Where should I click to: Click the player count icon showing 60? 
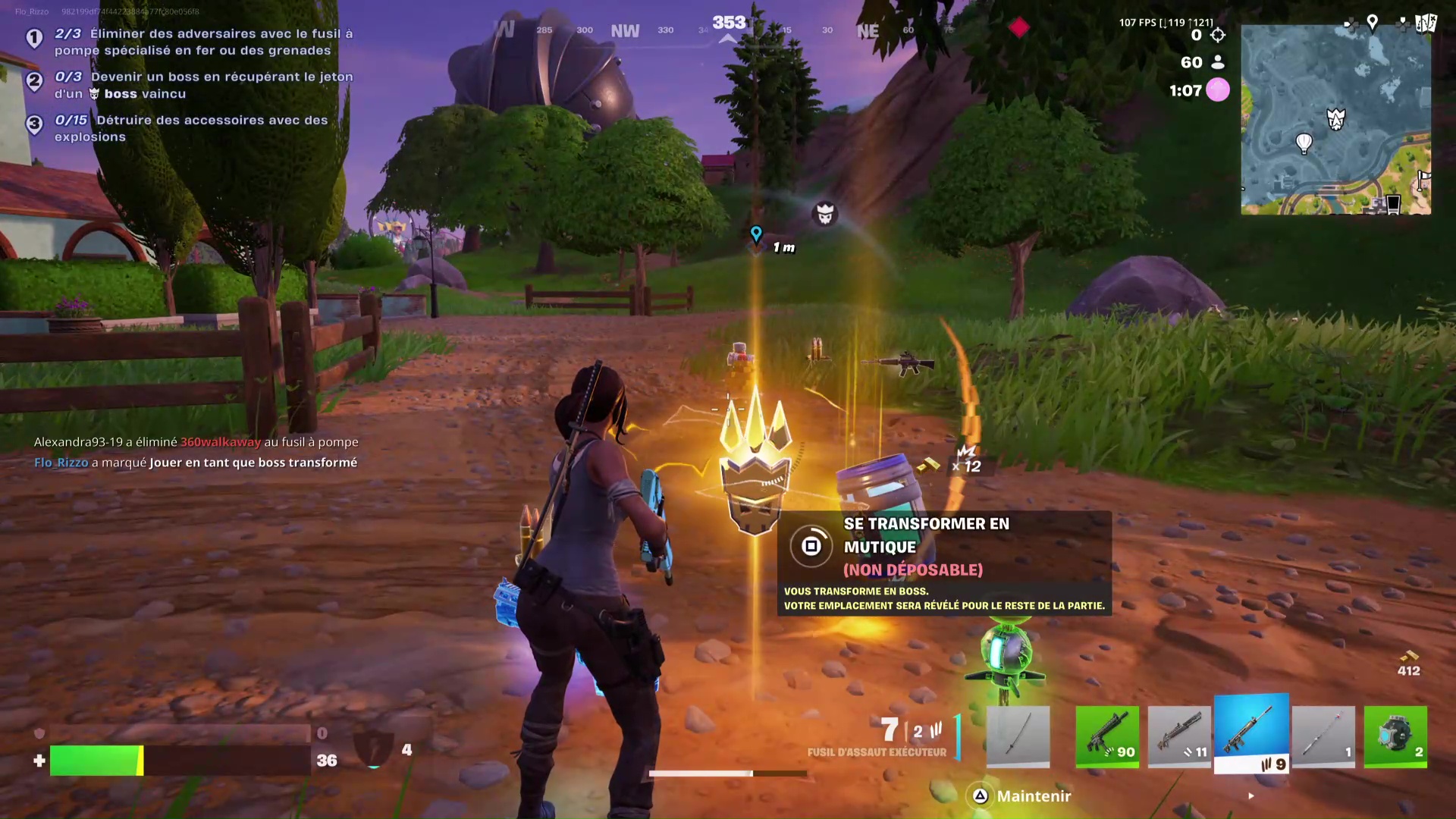click(x=1218, y=63)
